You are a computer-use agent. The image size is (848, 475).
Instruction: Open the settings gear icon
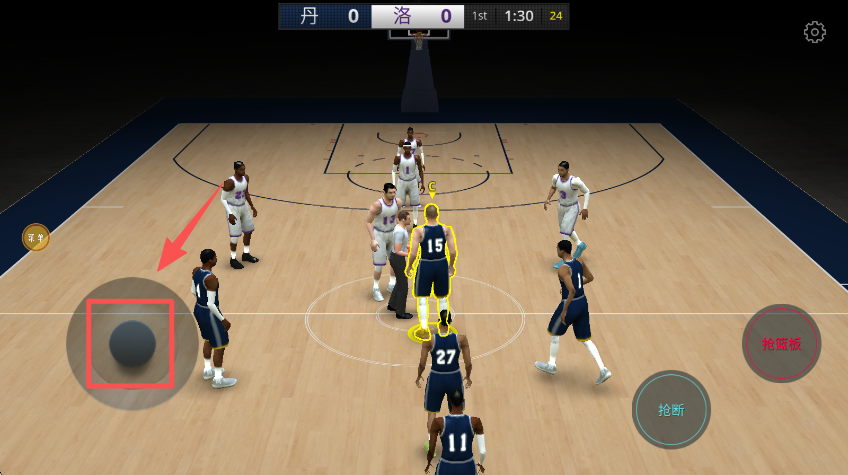coord(815,32)
